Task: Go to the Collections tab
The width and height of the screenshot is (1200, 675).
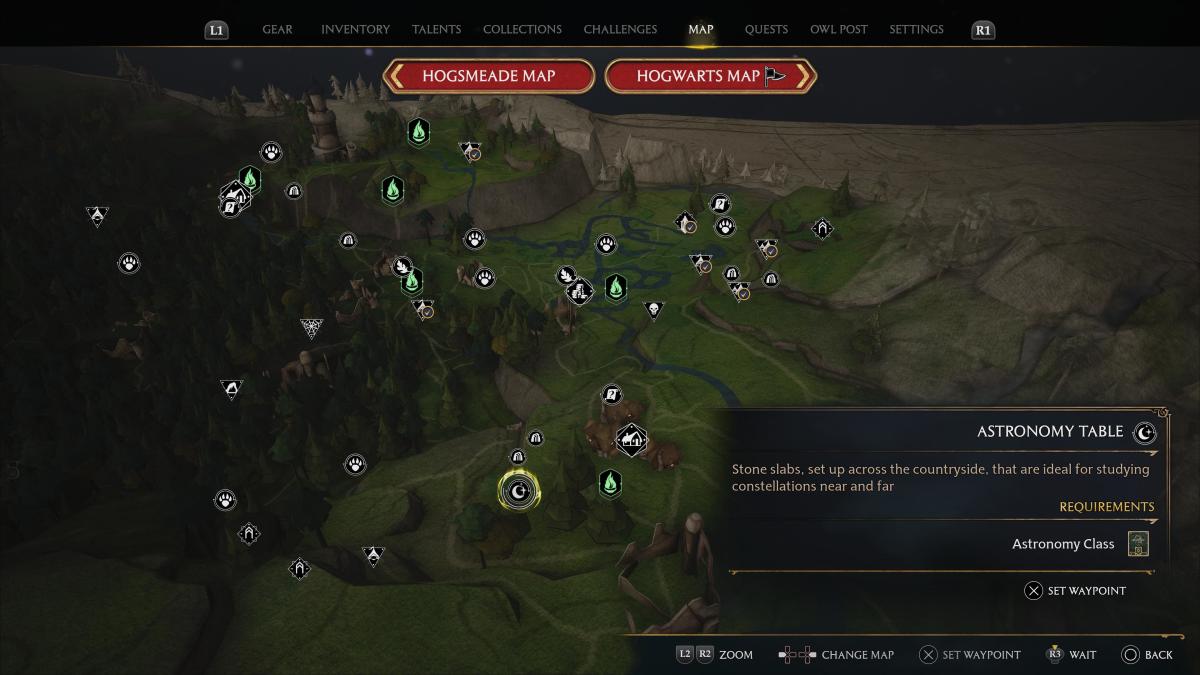Action: (x=522, y=30)
